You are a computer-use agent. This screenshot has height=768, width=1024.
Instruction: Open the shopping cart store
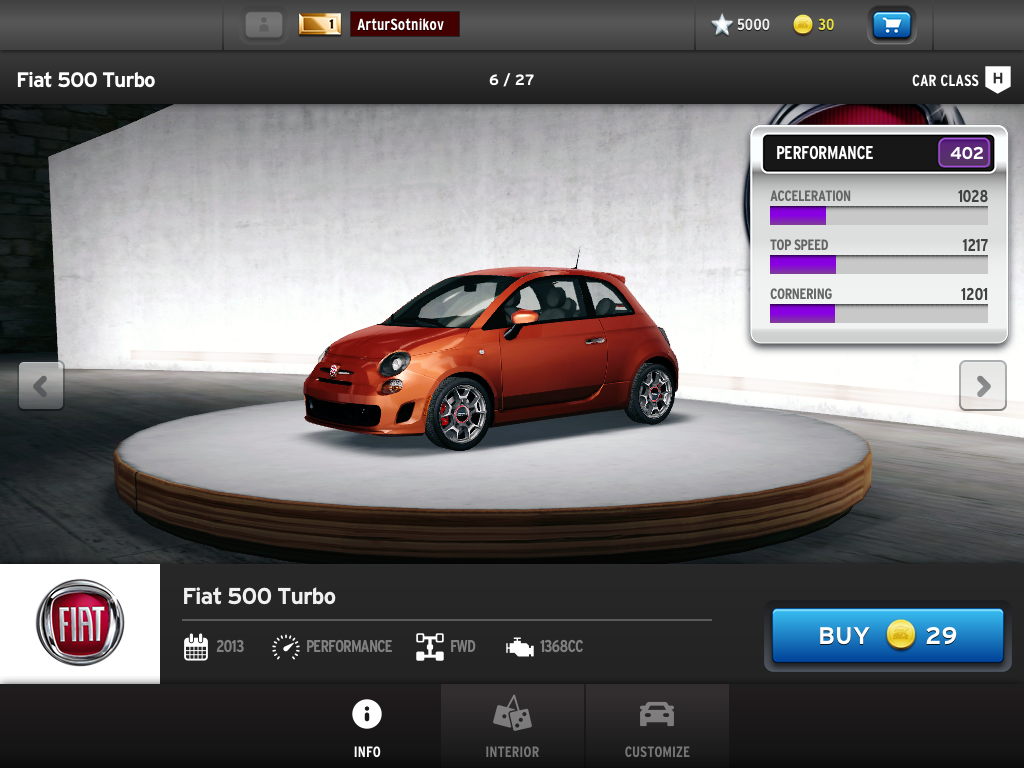click(891, 25)
